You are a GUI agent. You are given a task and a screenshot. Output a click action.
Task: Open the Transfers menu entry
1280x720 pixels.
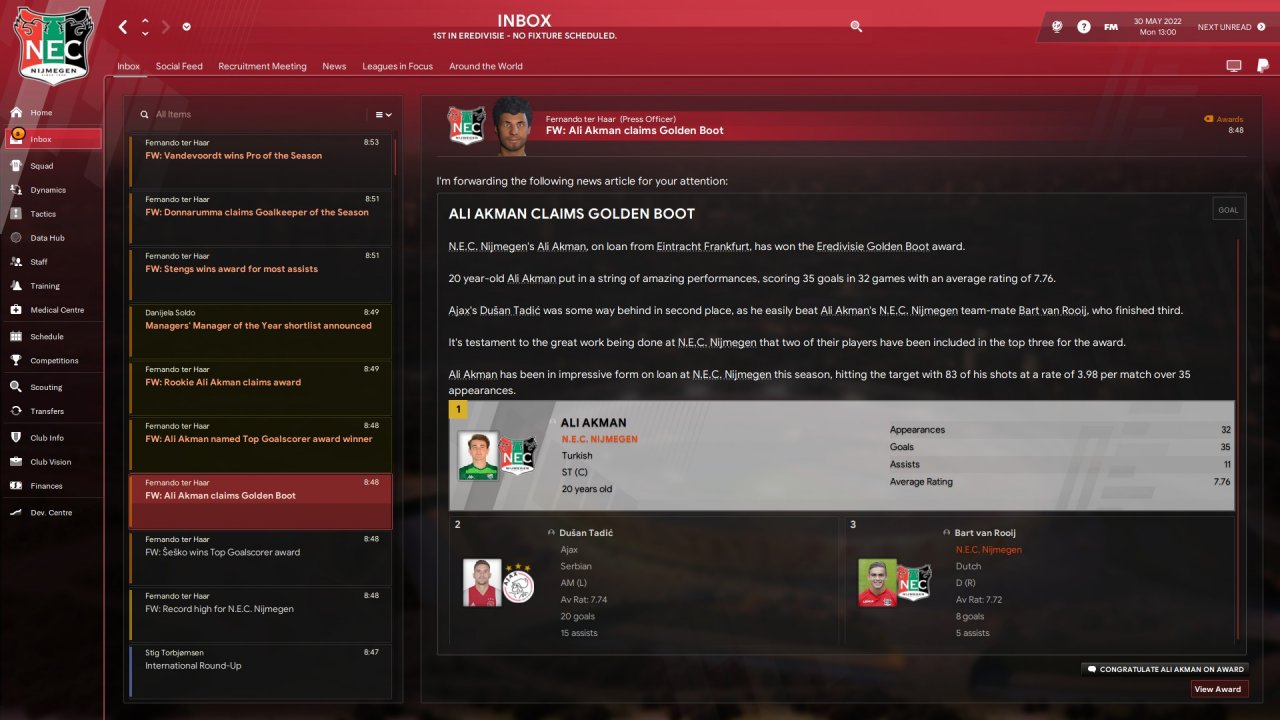(47, 411)
